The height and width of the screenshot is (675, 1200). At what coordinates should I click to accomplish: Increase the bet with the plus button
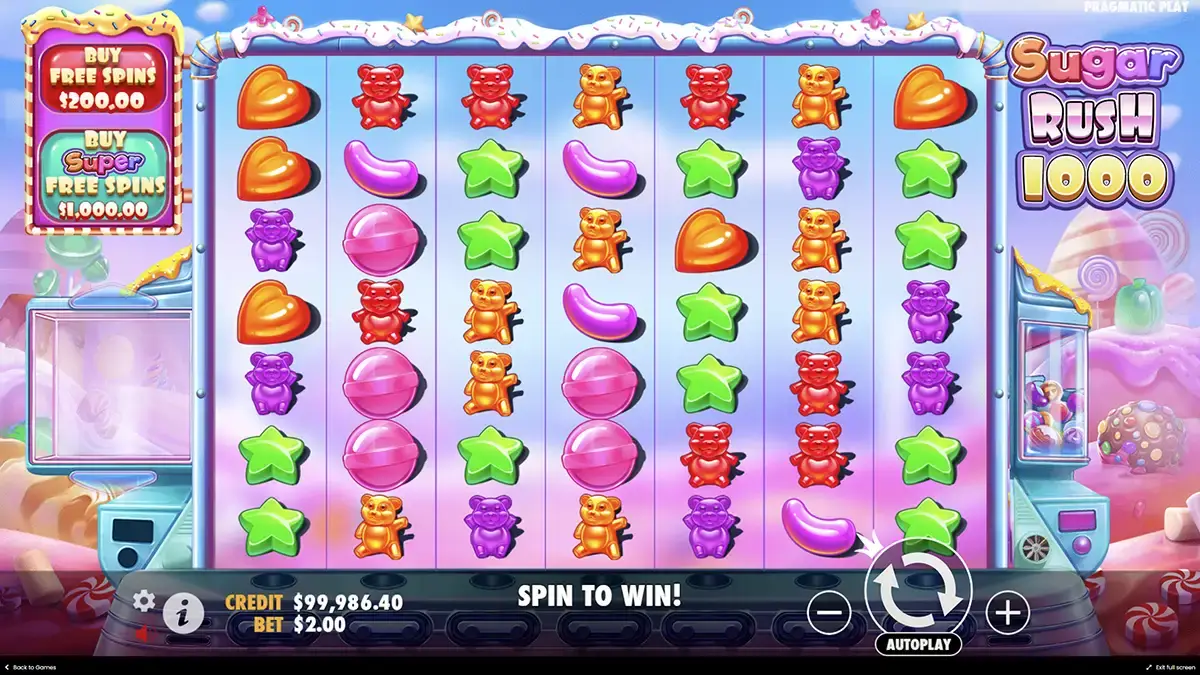point(1007,612)
